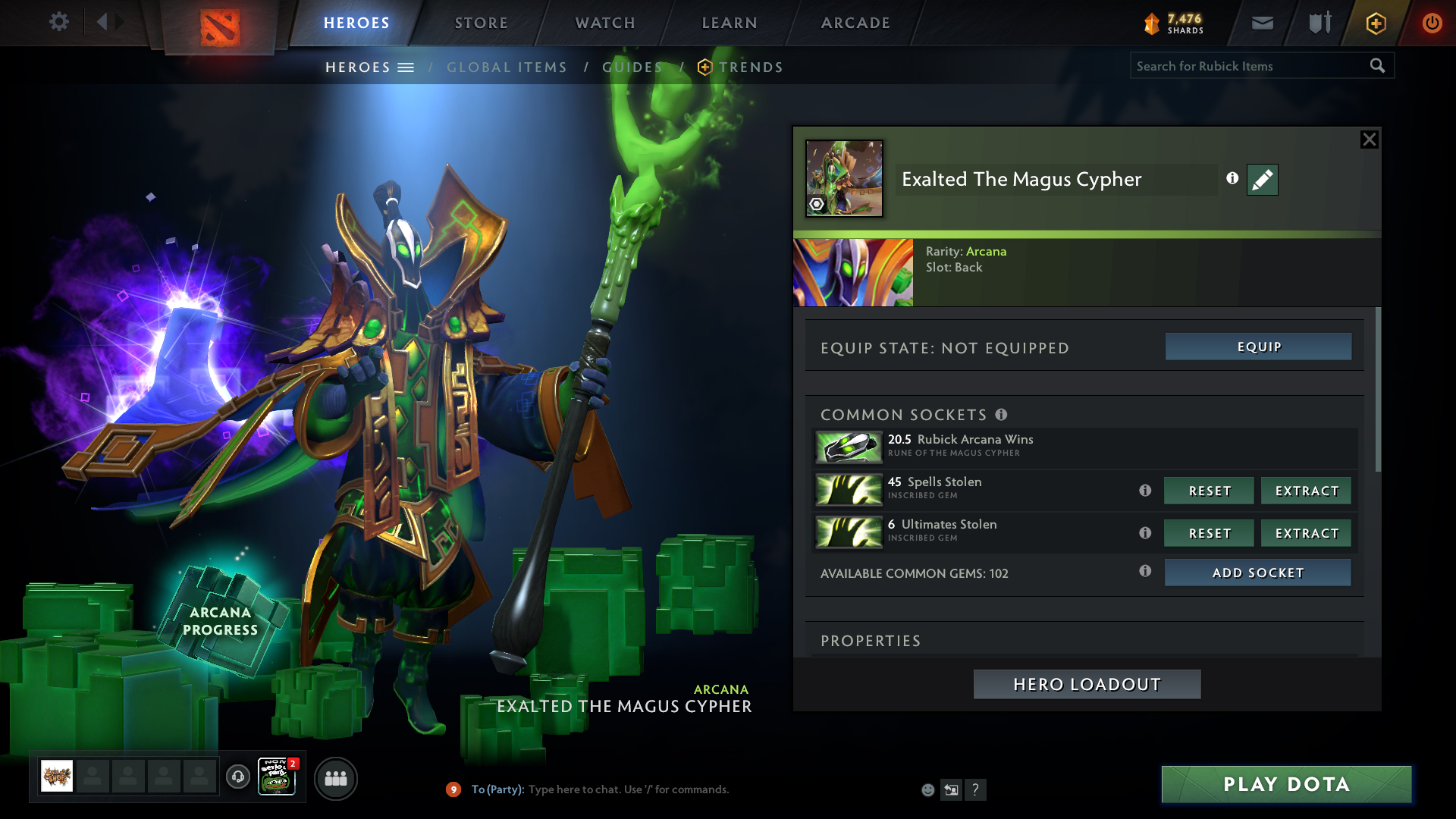Image resolution: width=1456 pixels, height=819 pixels.
Task: Quit using the red power button
Action: pos(1432,23)
